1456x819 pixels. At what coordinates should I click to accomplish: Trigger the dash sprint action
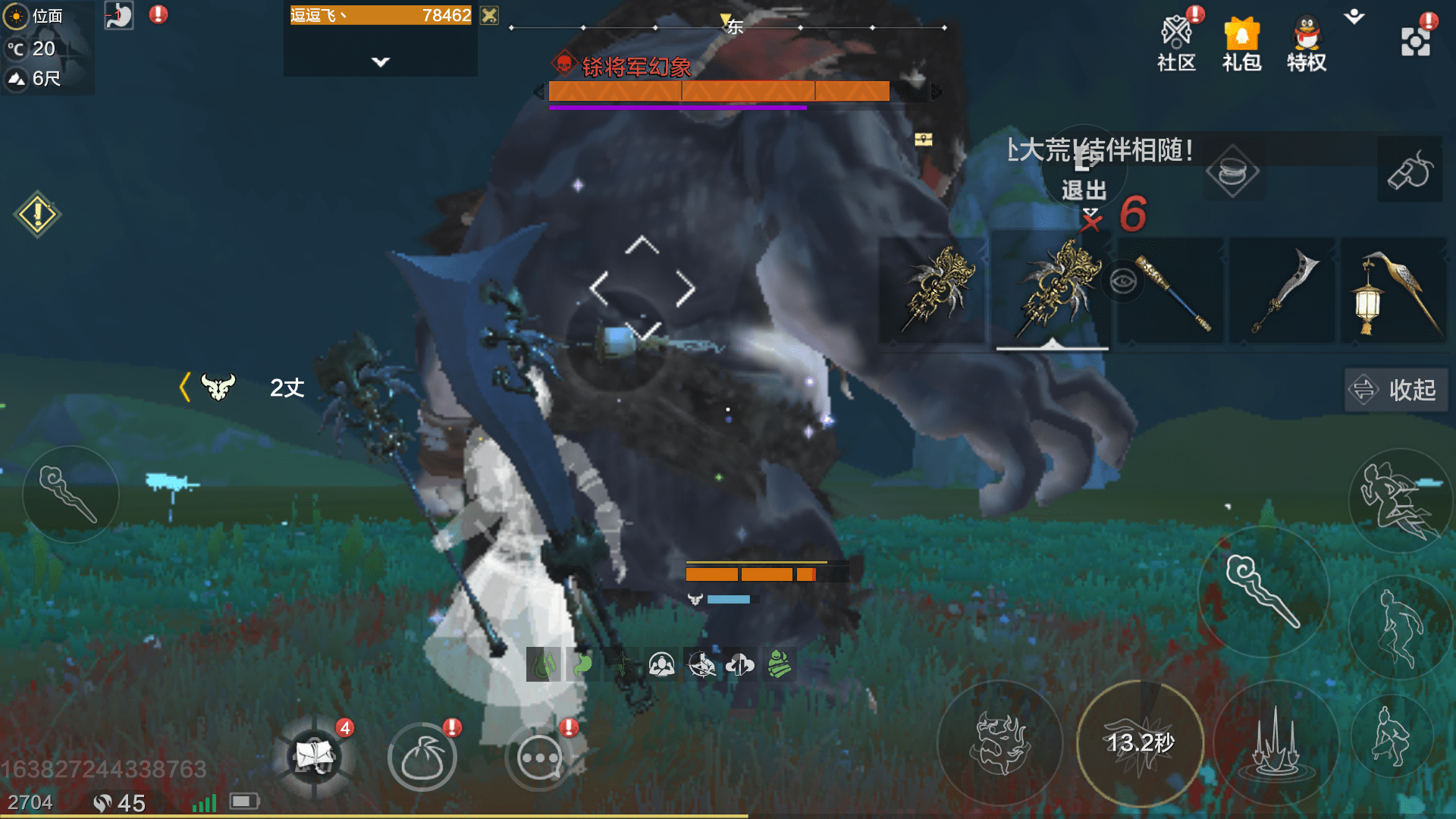[1398, 500]
